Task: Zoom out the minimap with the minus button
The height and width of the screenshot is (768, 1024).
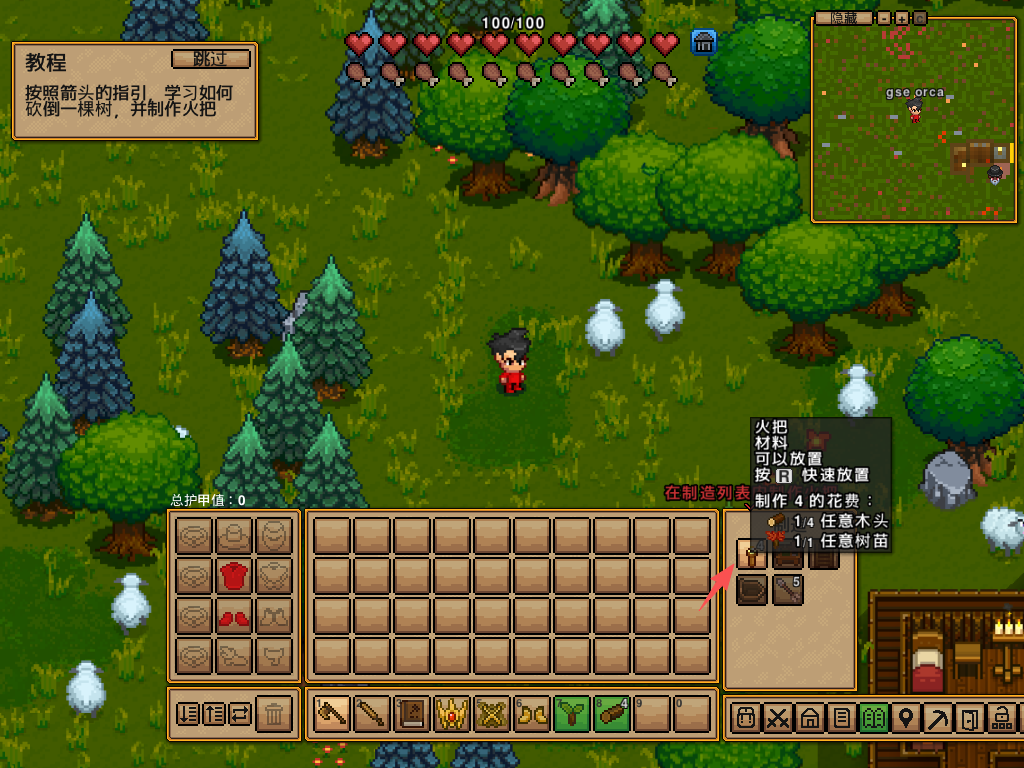Action: click(x=884, y=18)
